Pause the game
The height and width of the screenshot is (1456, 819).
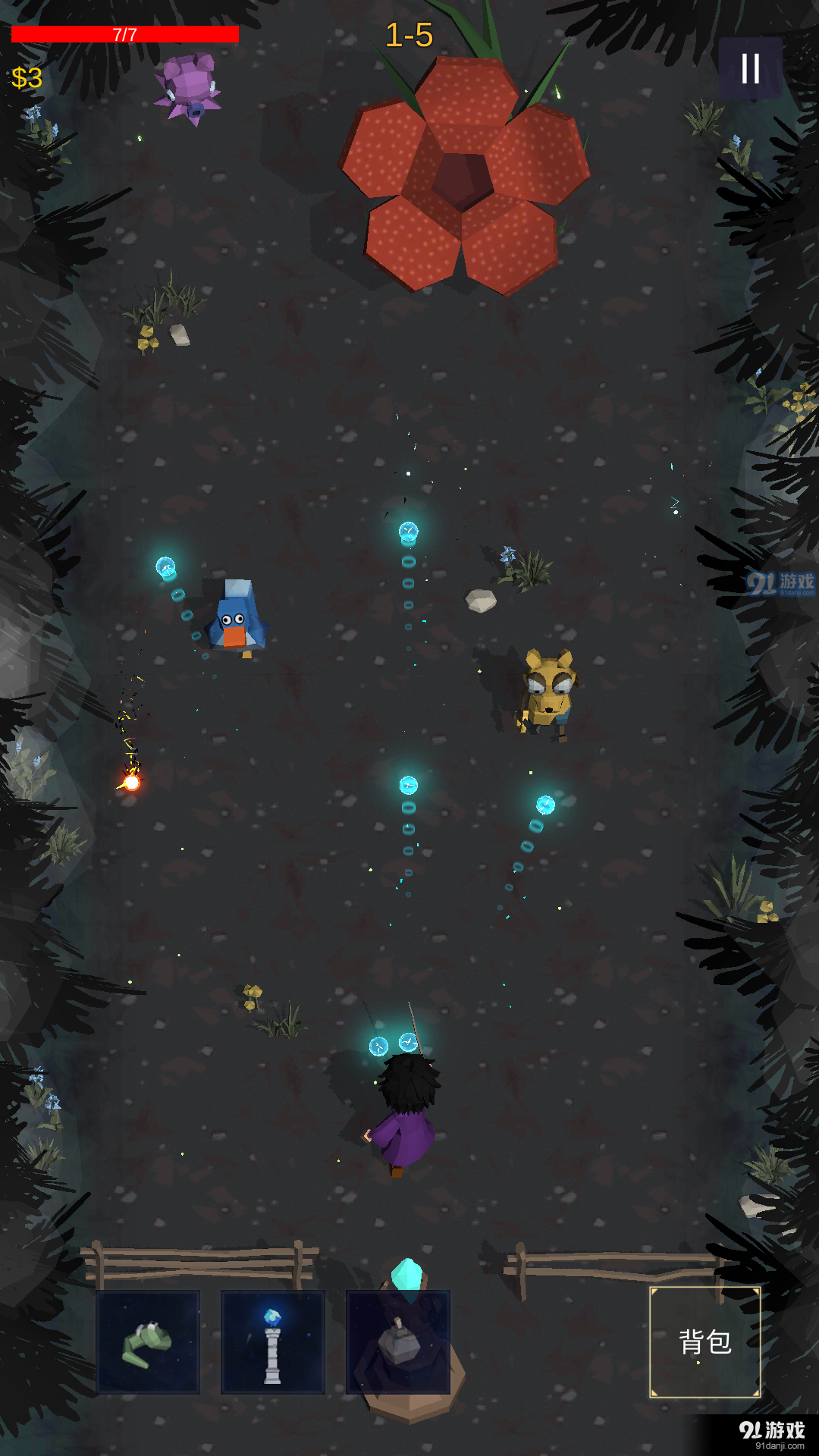coord(750,69)
